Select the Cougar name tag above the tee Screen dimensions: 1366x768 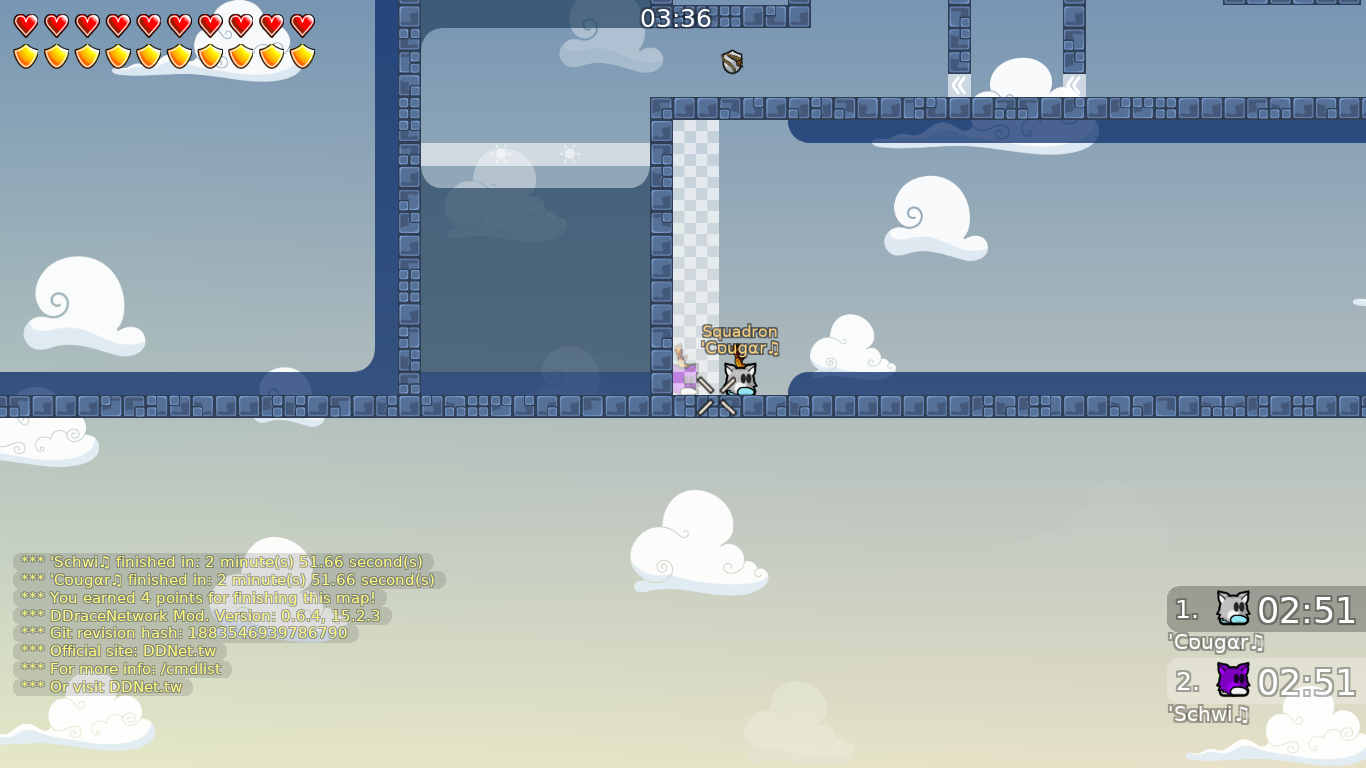pos(740,347)
